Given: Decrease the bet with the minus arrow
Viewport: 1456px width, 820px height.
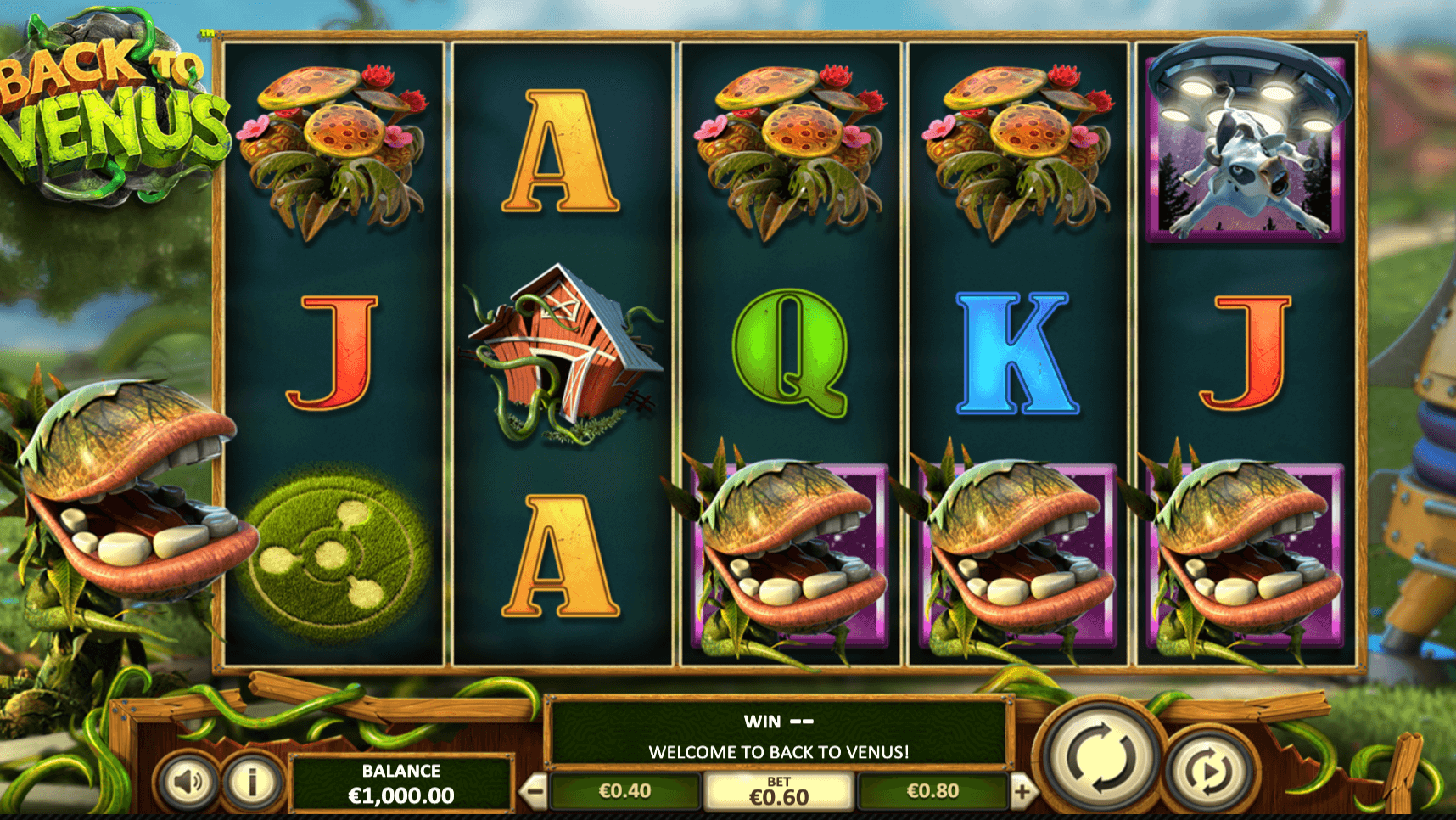Looking at the screenshot, I should [534, 792].
